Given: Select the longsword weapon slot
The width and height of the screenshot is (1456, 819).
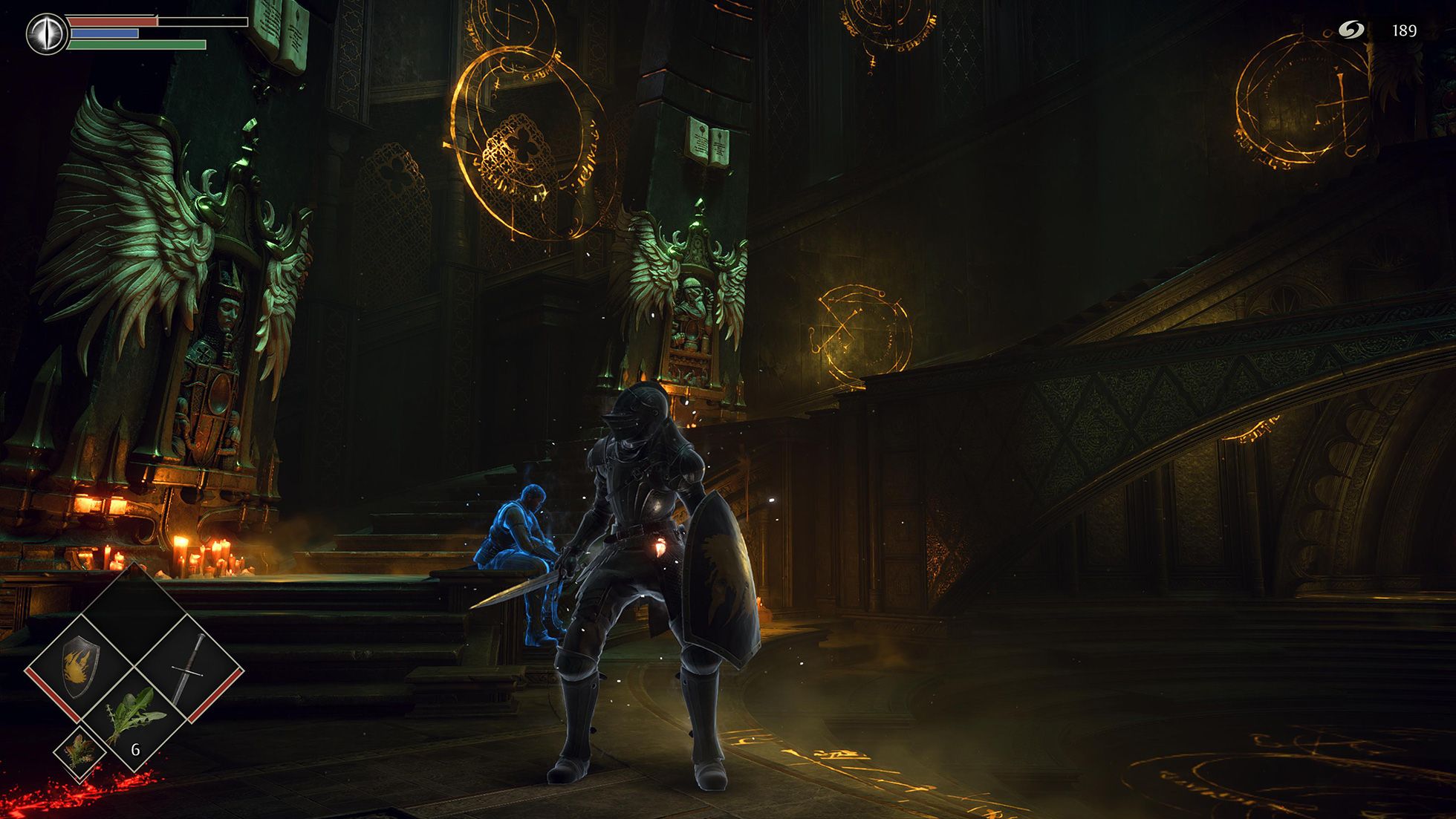Looking at the screenshot, I should click(x=189, y=666).
